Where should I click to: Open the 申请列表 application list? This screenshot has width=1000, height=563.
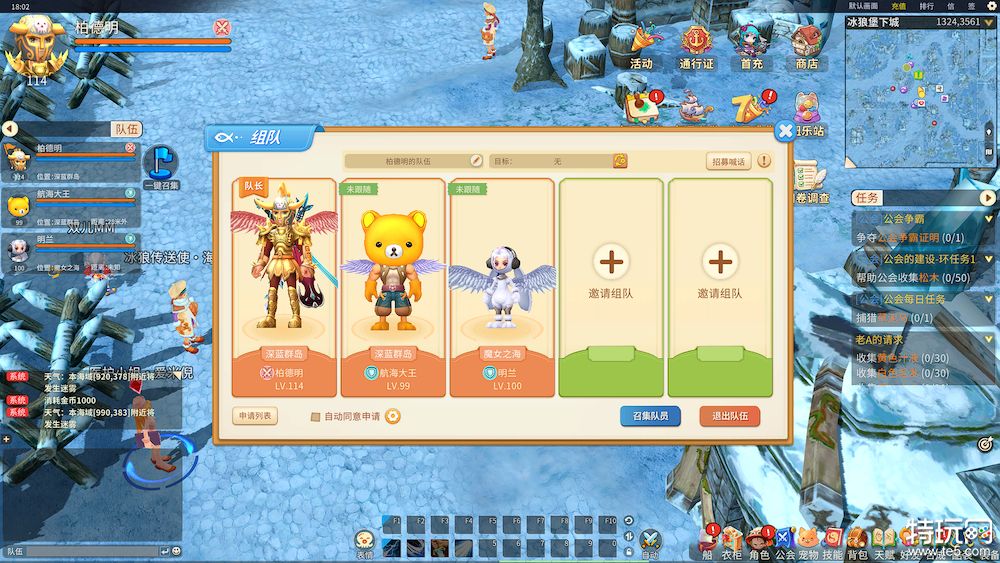(255, 416)
